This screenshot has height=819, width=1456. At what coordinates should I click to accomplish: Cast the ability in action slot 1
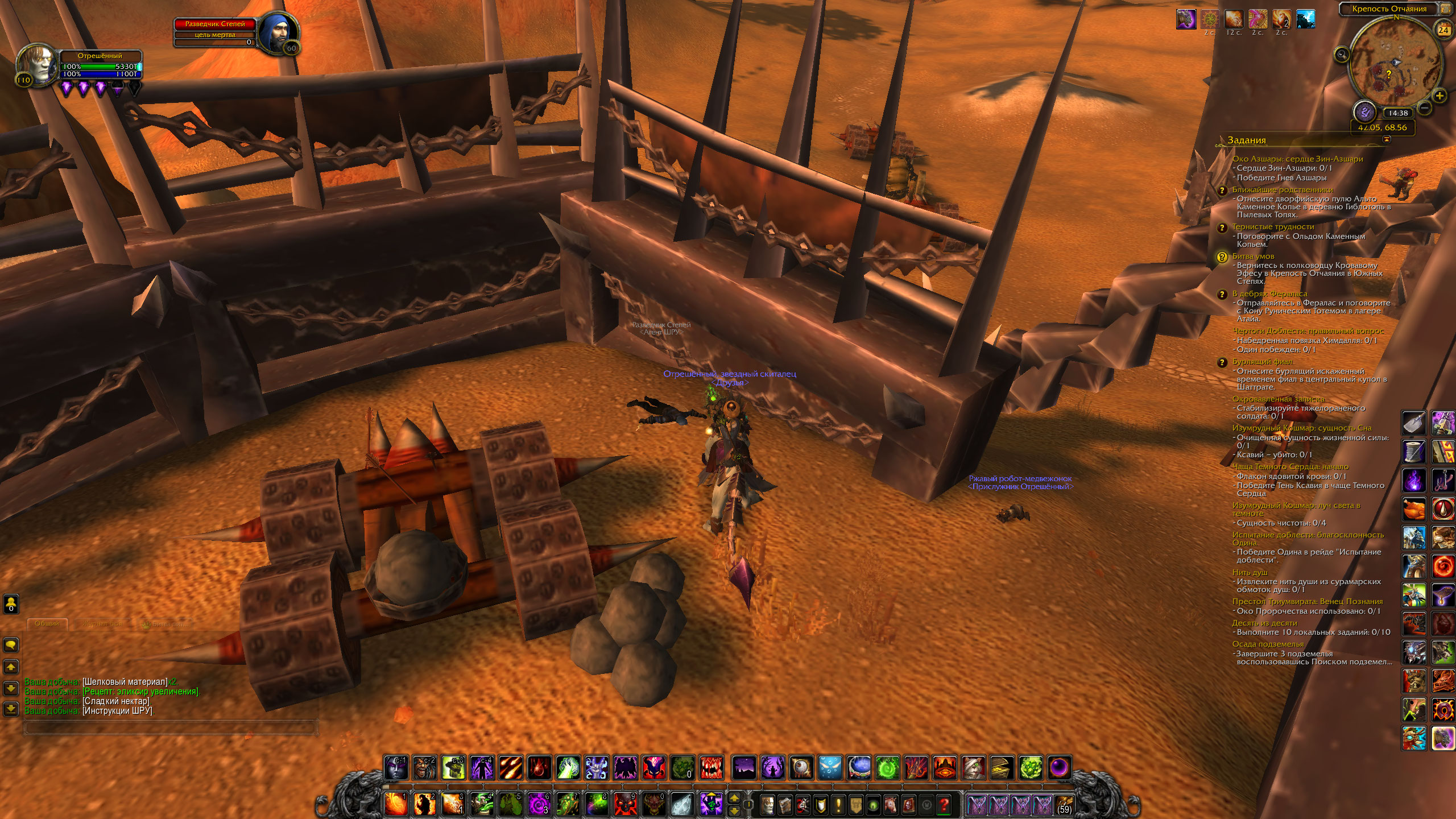tap(396, 804)
